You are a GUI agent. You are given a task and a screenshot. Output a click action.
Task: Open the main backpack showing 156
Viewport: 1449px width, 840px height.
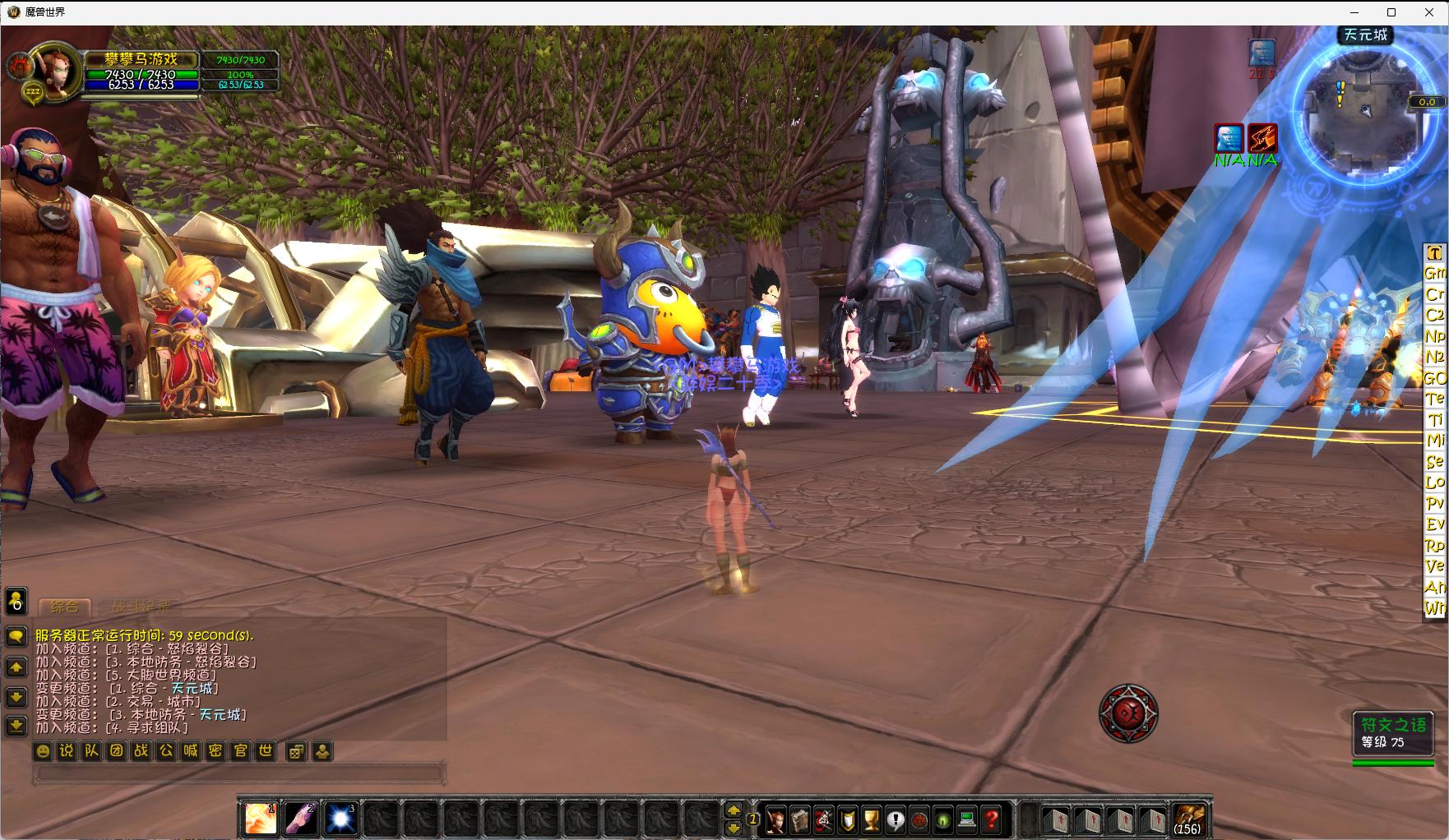point(1187,819)
